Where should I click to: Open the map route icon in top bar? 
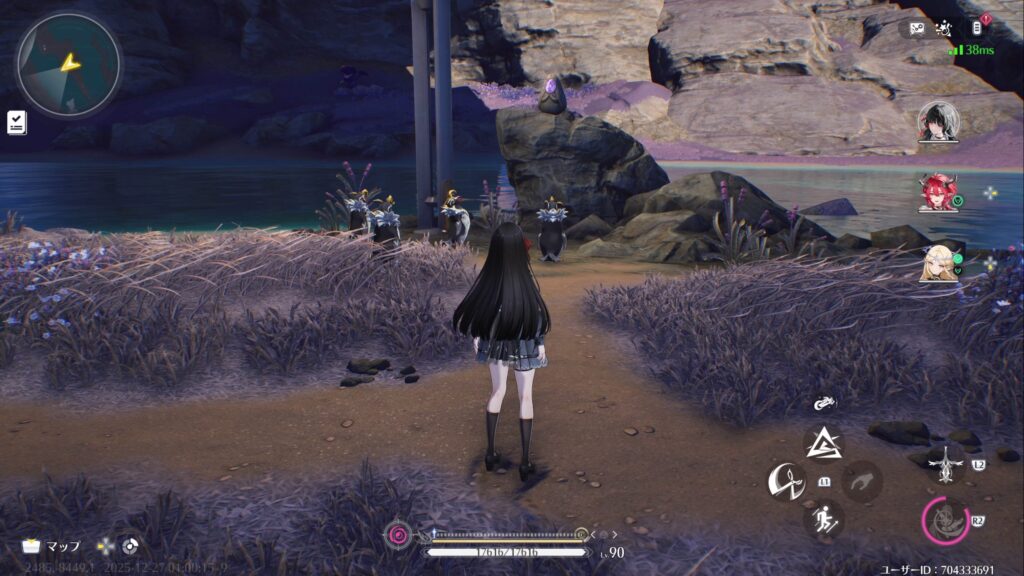[918, 28]
